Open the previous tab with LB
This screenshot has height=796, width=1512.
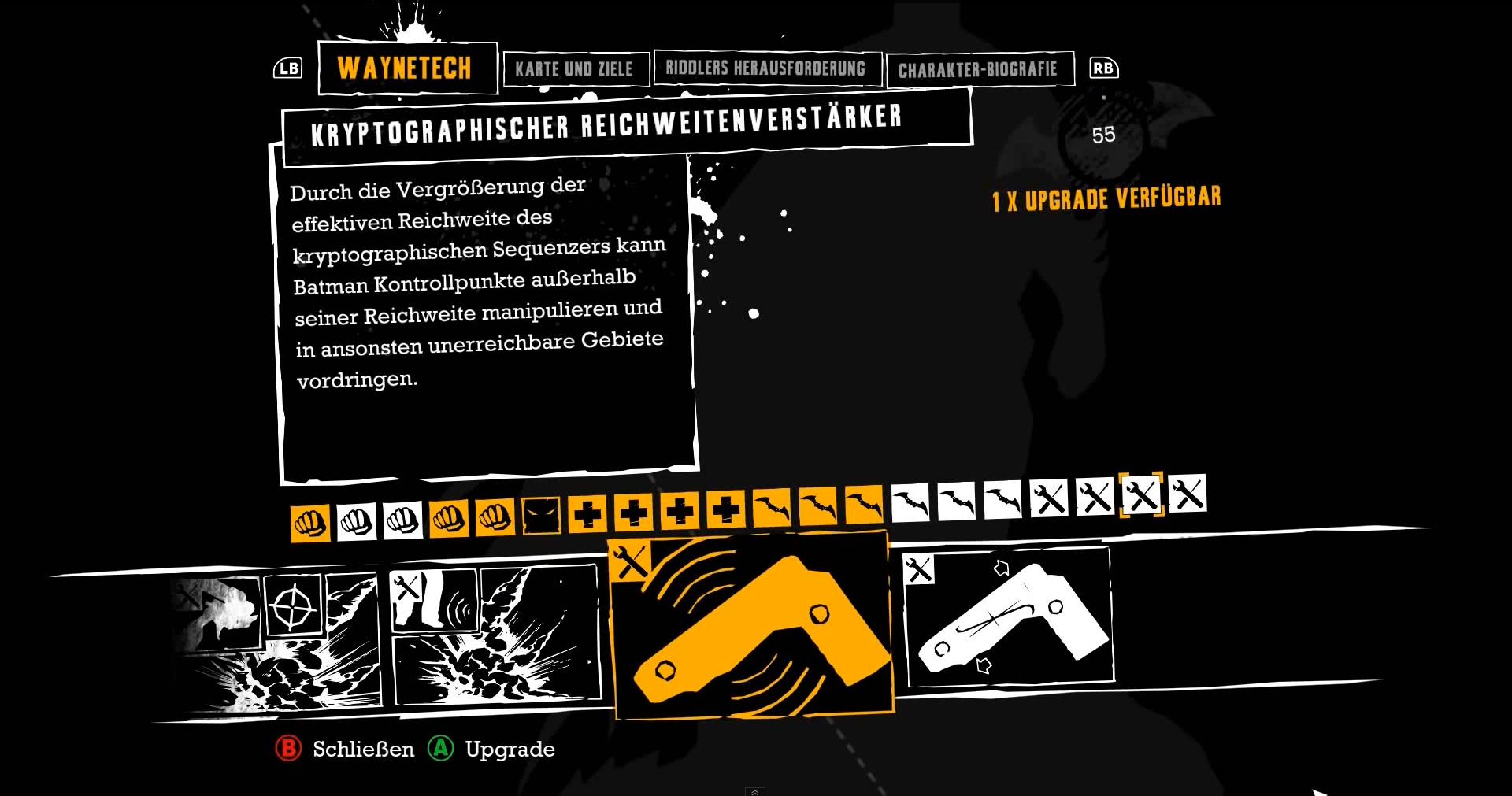tap(287, 68)
